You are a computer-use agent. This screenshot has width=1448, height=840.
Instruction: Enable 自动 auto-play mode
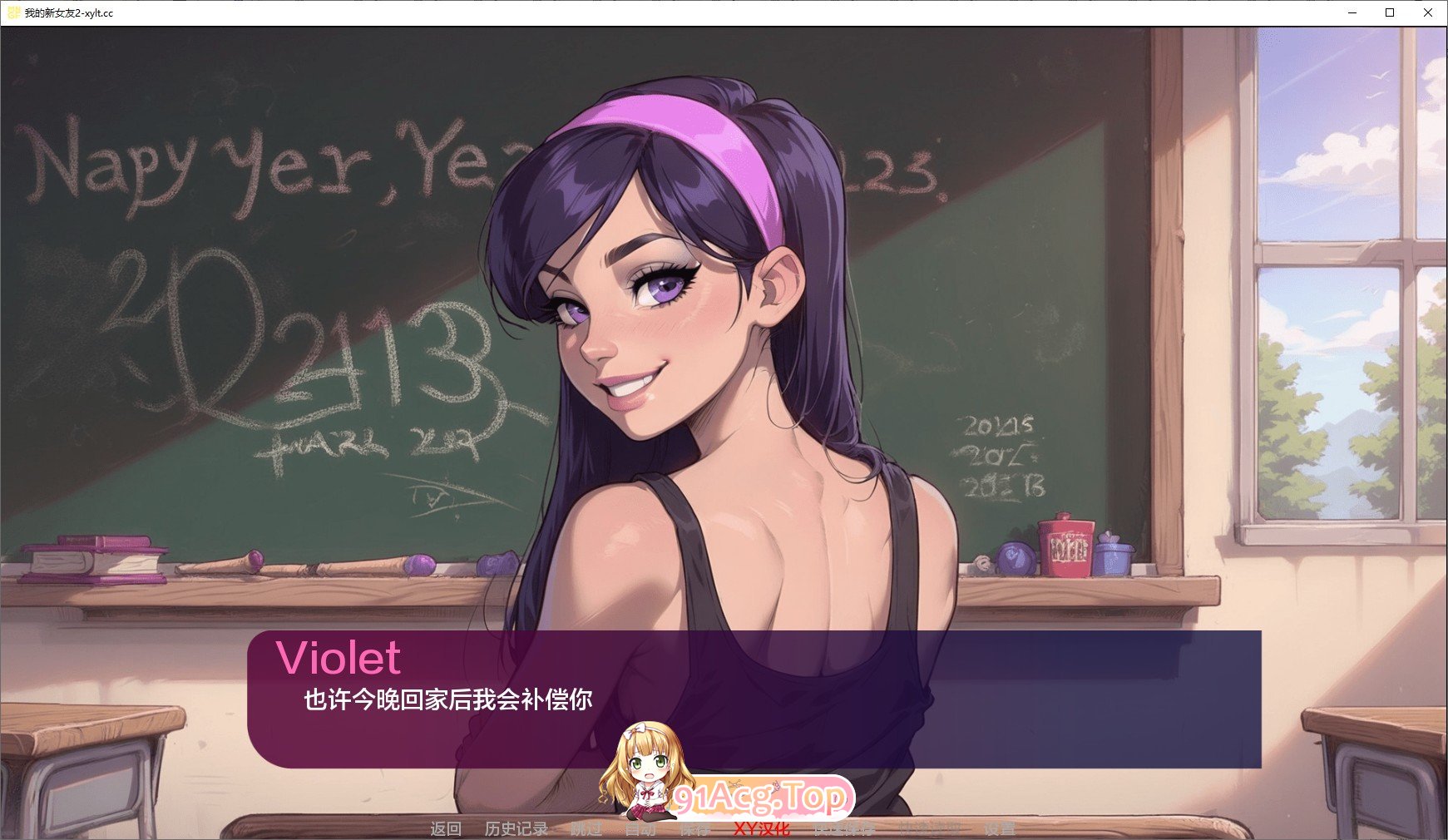point(640,828)
